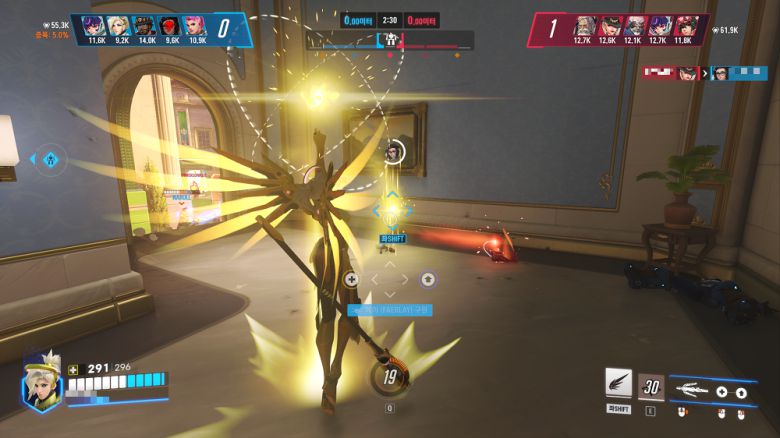Choose the healing beam plus icon
The image size is (780, 438).
(x=721, y=392)
